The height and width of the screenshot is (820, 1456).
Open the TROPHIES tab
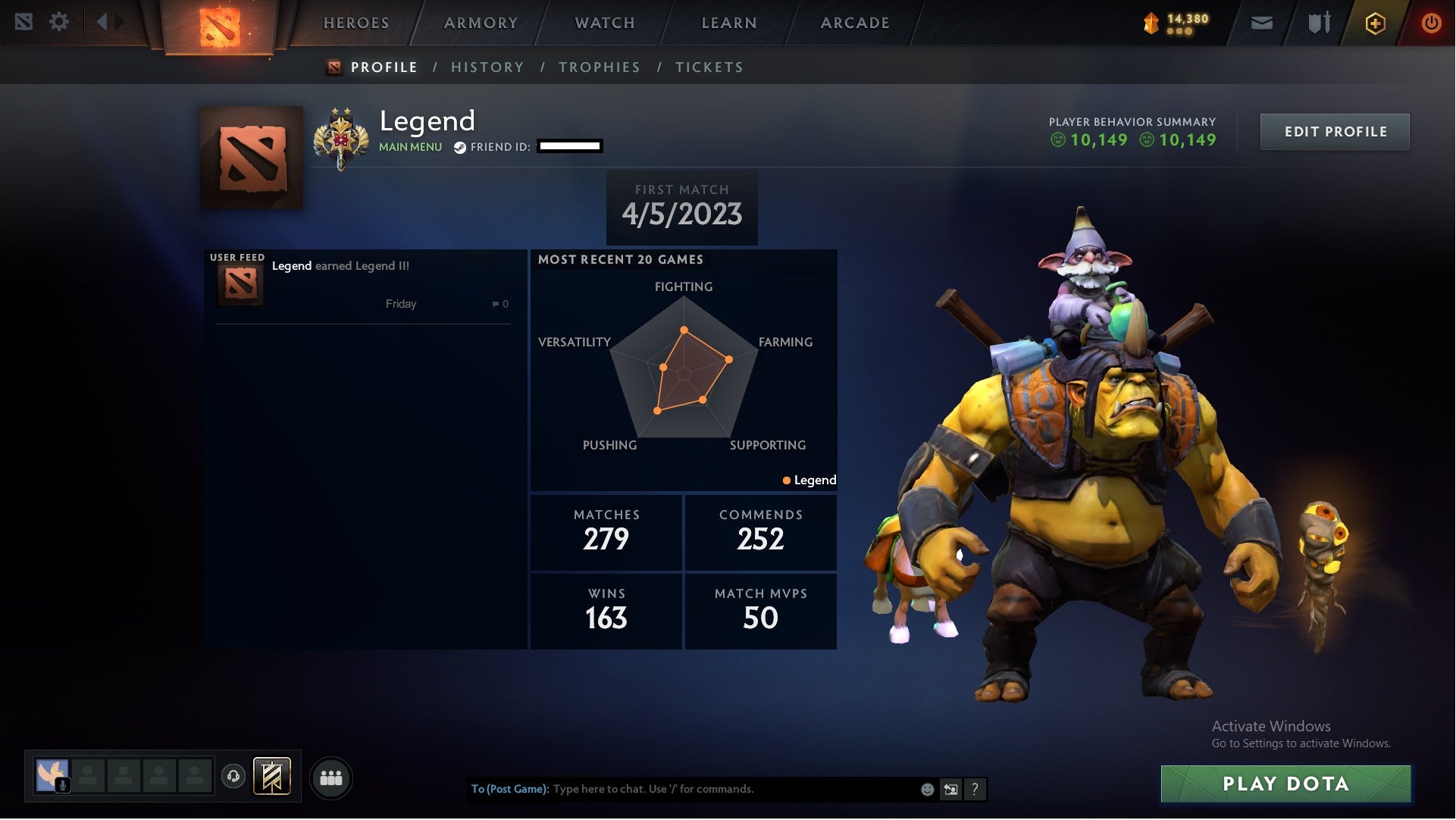tap(600, 67)
